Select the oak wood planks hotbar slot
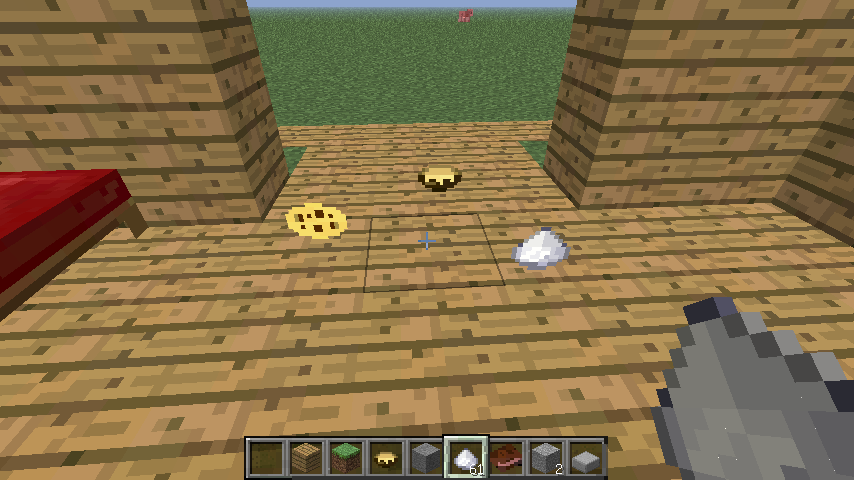The image size is (854, 480). click(306, 458)
